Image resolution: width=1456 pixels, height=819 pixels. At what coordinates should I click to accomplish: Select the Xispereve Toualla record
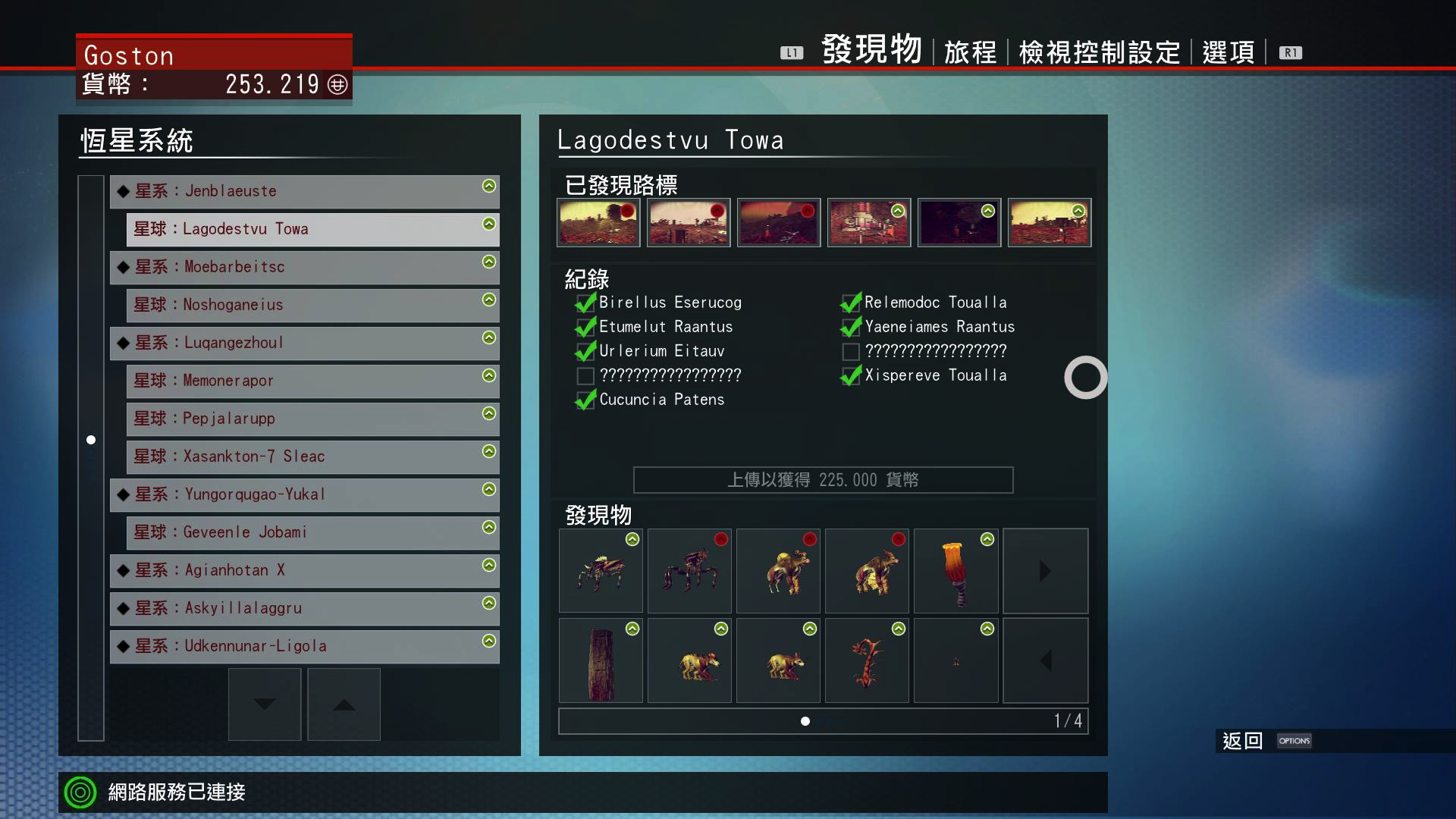click(x=935, y=375)
